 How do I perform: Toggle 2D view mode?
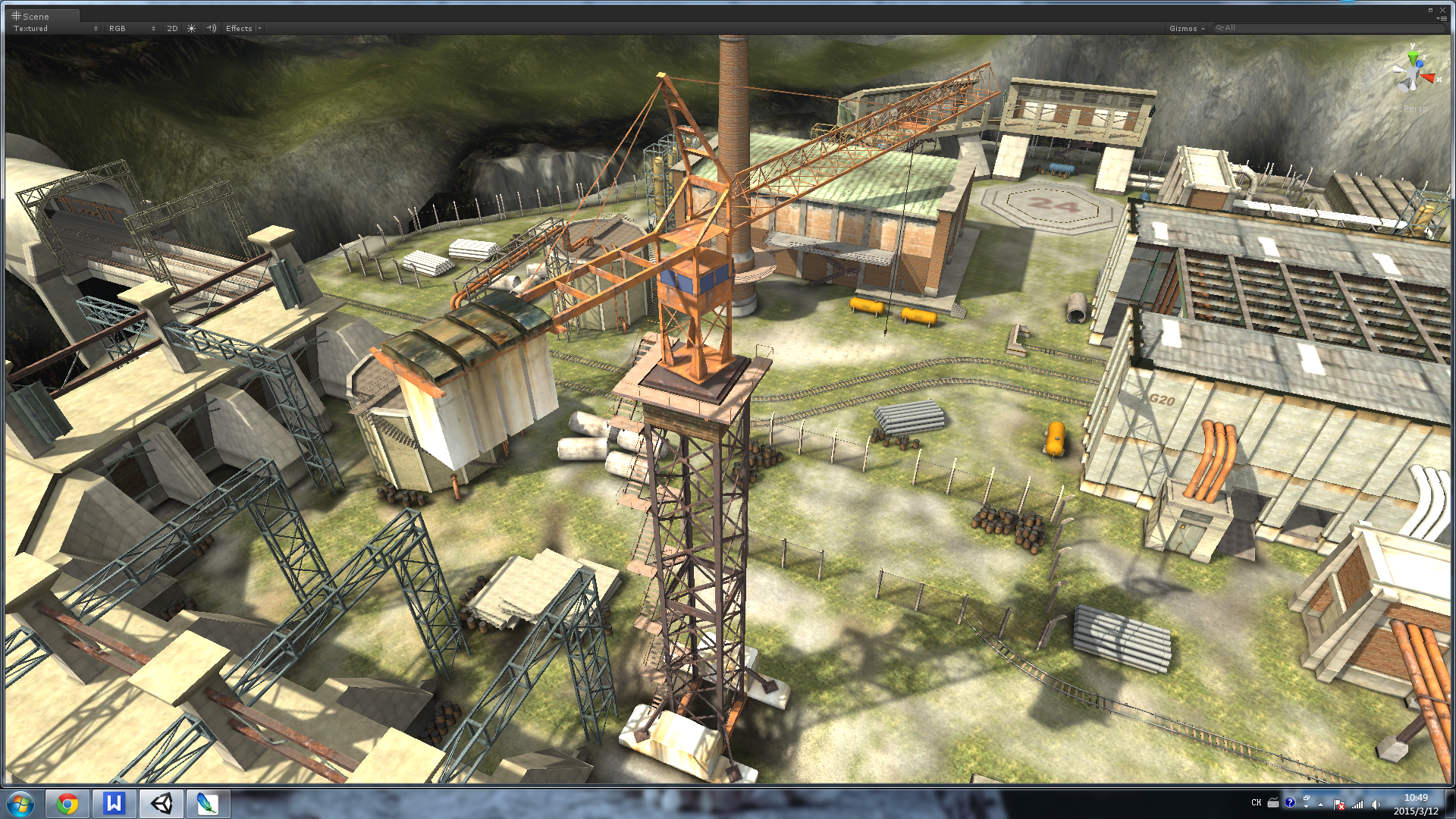click(x=172, y=28)
